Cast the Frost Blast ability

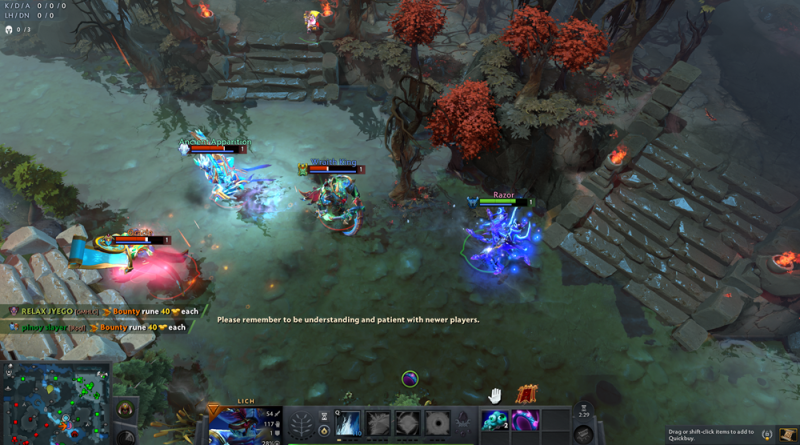coord(349,424)
